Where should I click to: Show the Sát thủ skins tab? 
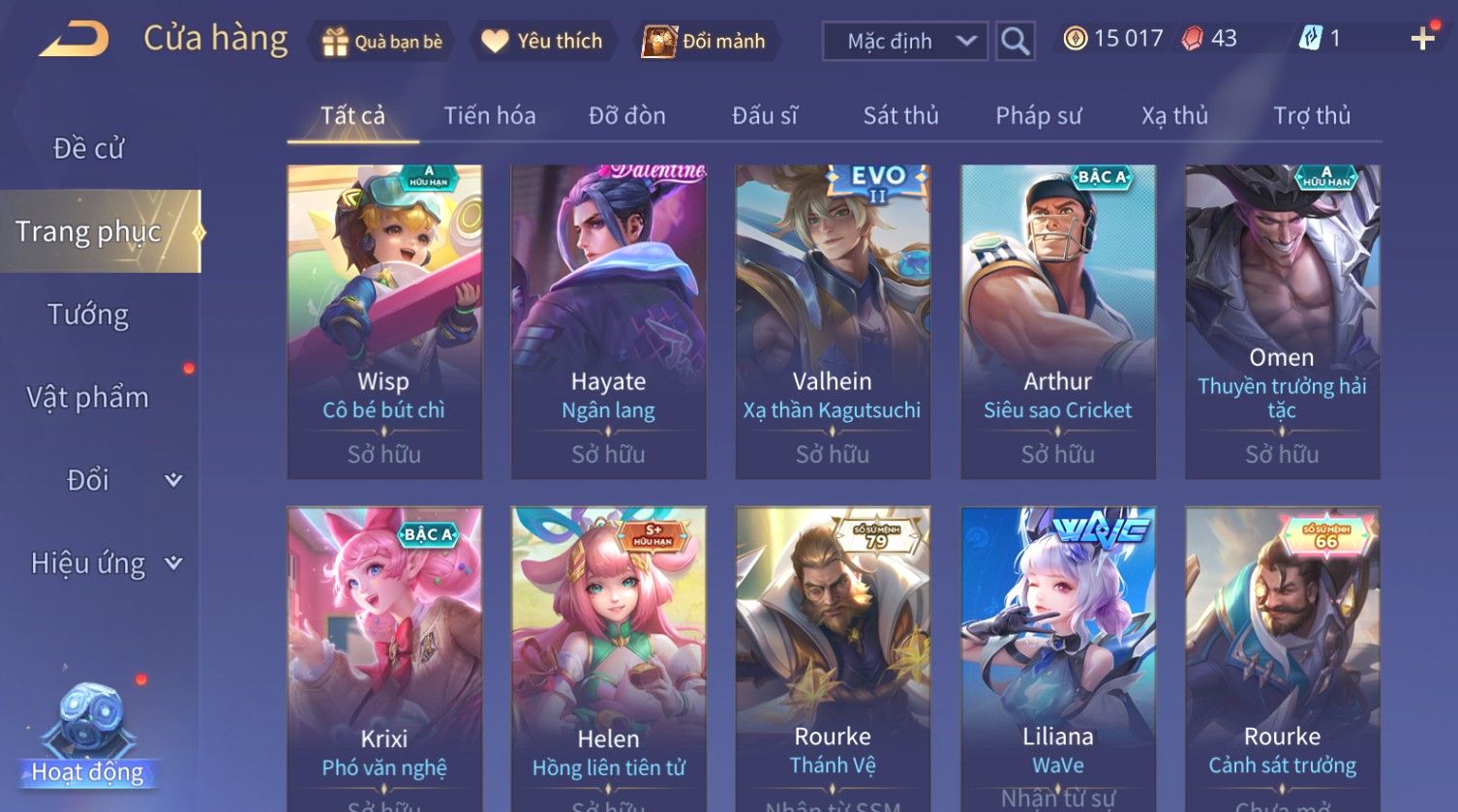click(900, 116)
